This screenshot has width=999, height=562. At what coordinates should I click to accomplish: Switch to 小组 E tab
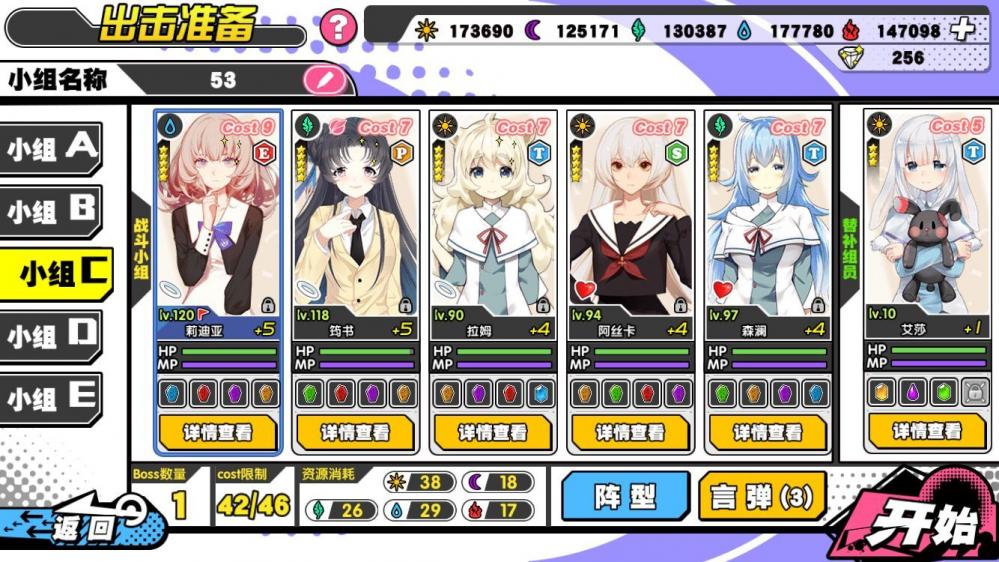point(54,398)
